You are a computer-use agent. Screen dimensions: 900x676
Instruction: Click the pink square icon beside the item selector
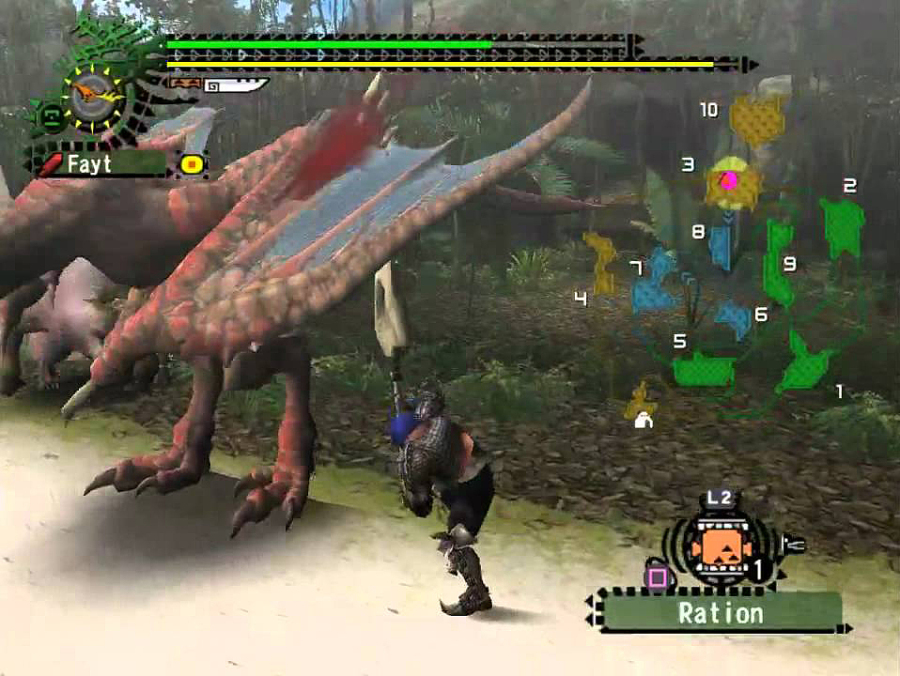[x=657, y=577]
